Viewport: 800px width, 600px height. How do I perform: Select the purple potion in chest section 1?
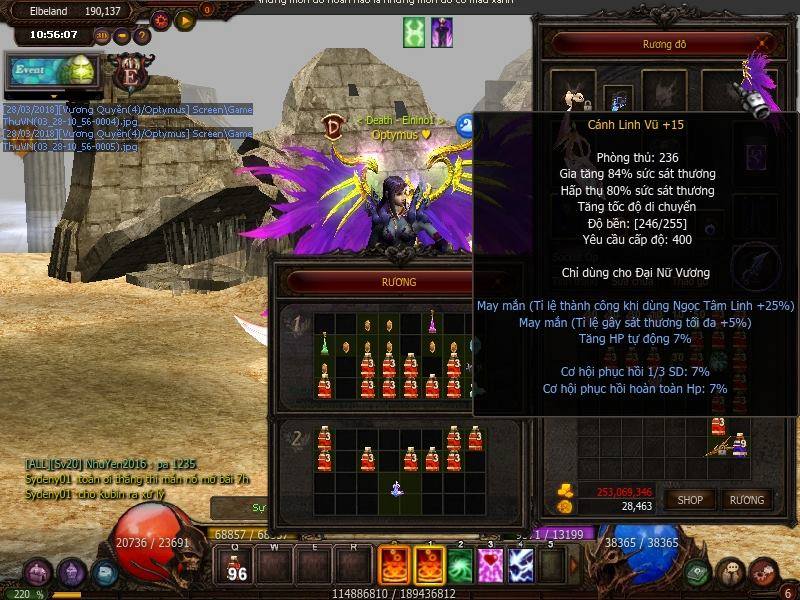[433, 323]
